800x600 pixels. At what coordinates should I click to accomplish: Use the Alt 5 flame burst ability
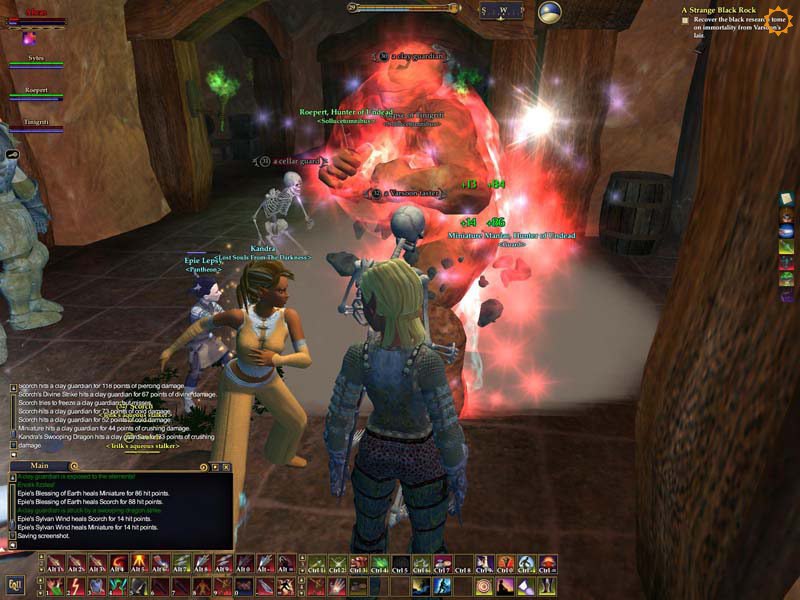tap(139, 563)
